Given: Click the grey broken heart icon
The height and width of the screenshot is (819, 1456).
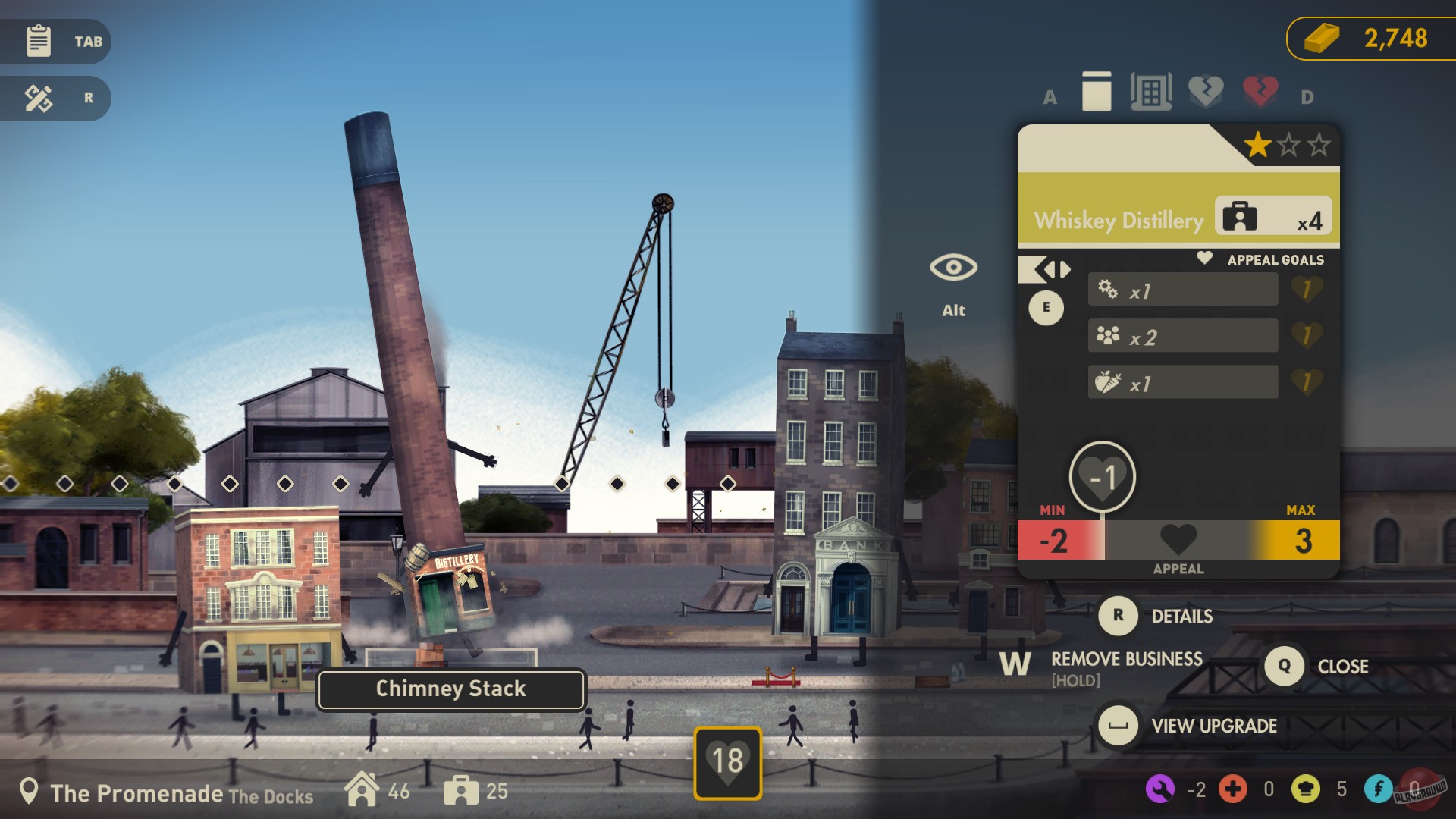Looking at the screenshot, I should 1206,91.
